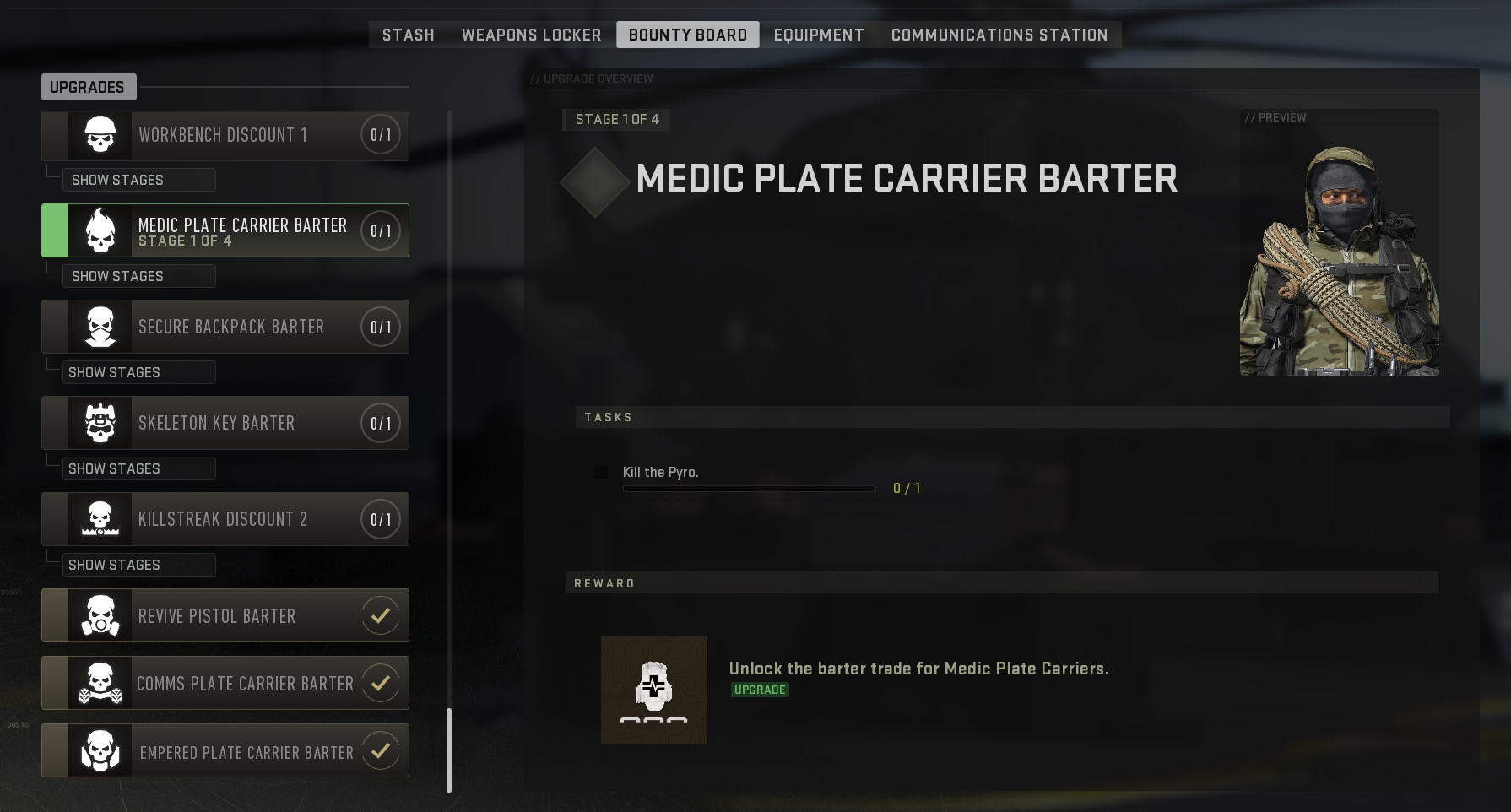This screenshot has width=1511, height=812.
Task: Click the Medic Plate Carrier reward icon
Action: pyautogui.click(x=654, y=690)
